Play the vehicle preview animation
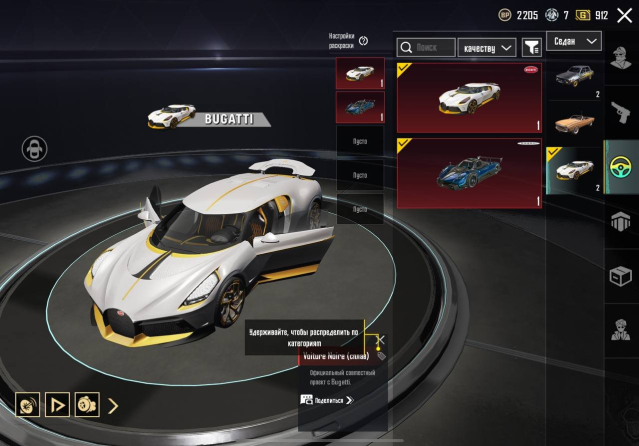Screen dimensions: 639x446 point(57,405)
